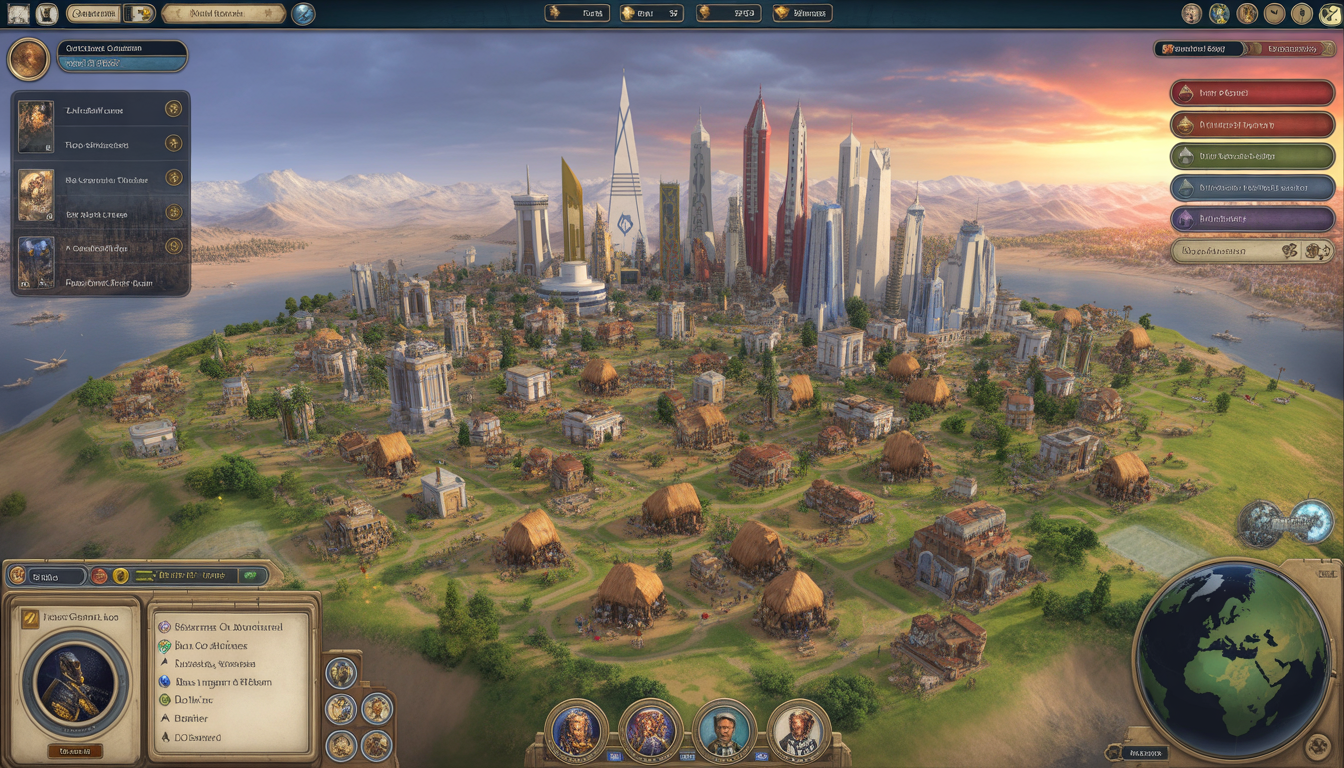Click the long parchment button in the top bar

[223, 14]
